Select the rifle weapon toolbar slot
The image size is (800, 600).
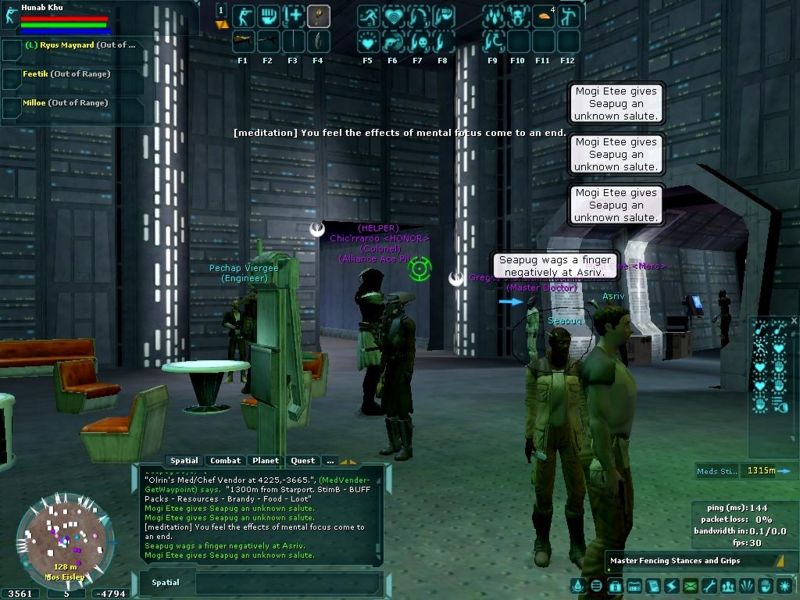[243, 41]
